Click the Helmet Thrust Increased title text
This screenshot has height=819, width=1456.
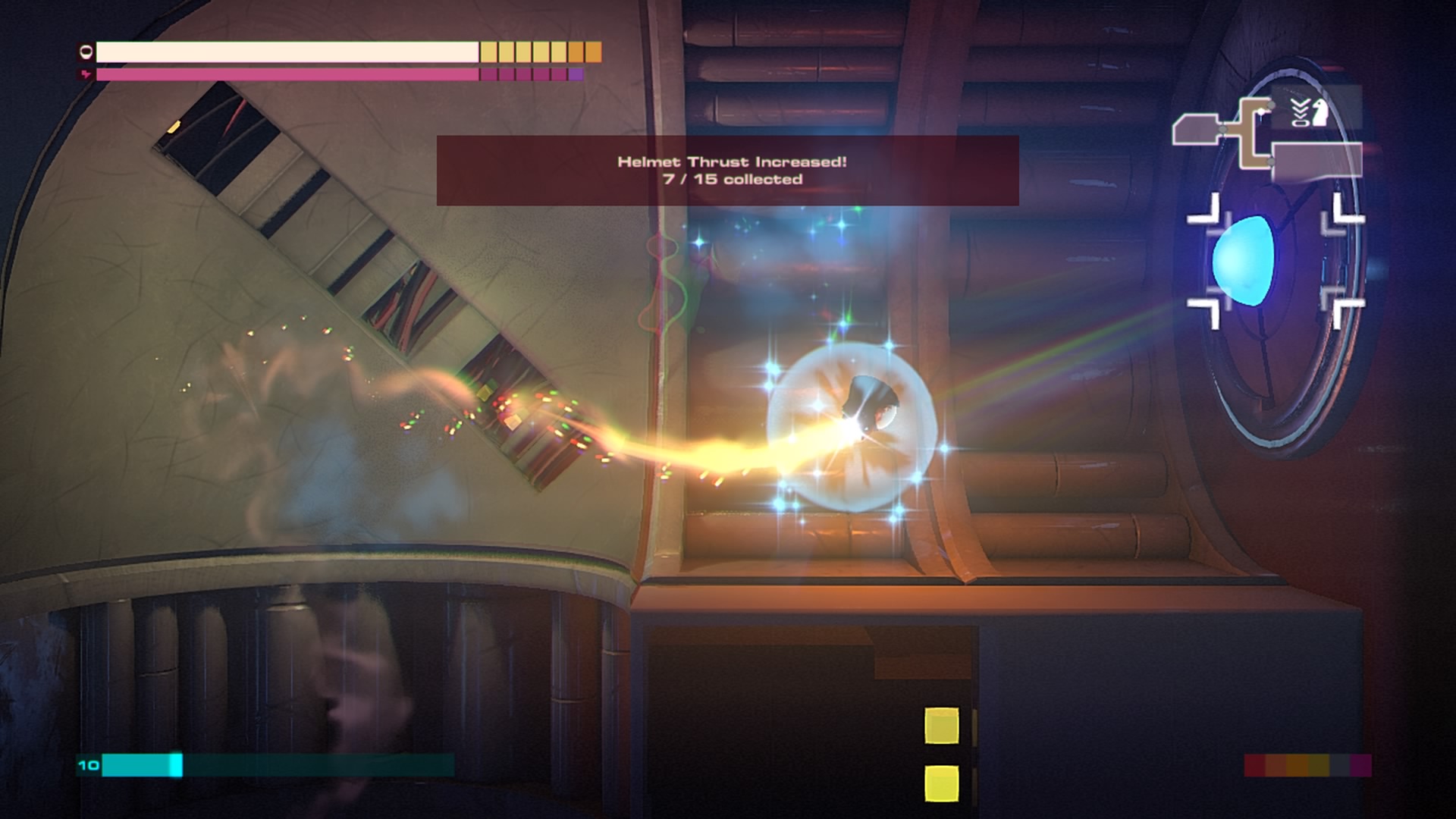732,162
